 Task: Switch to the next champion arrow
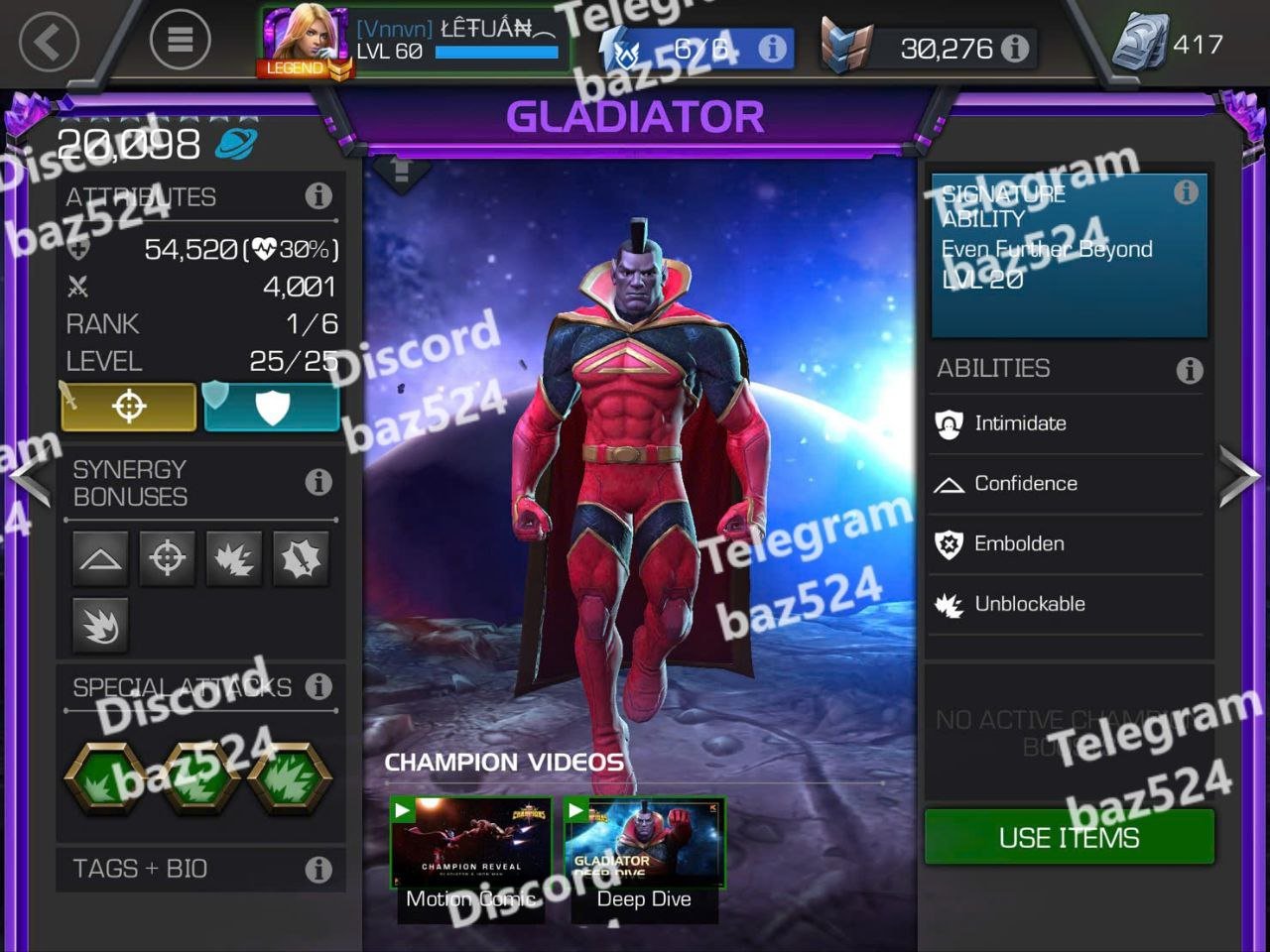point(1239,477)
